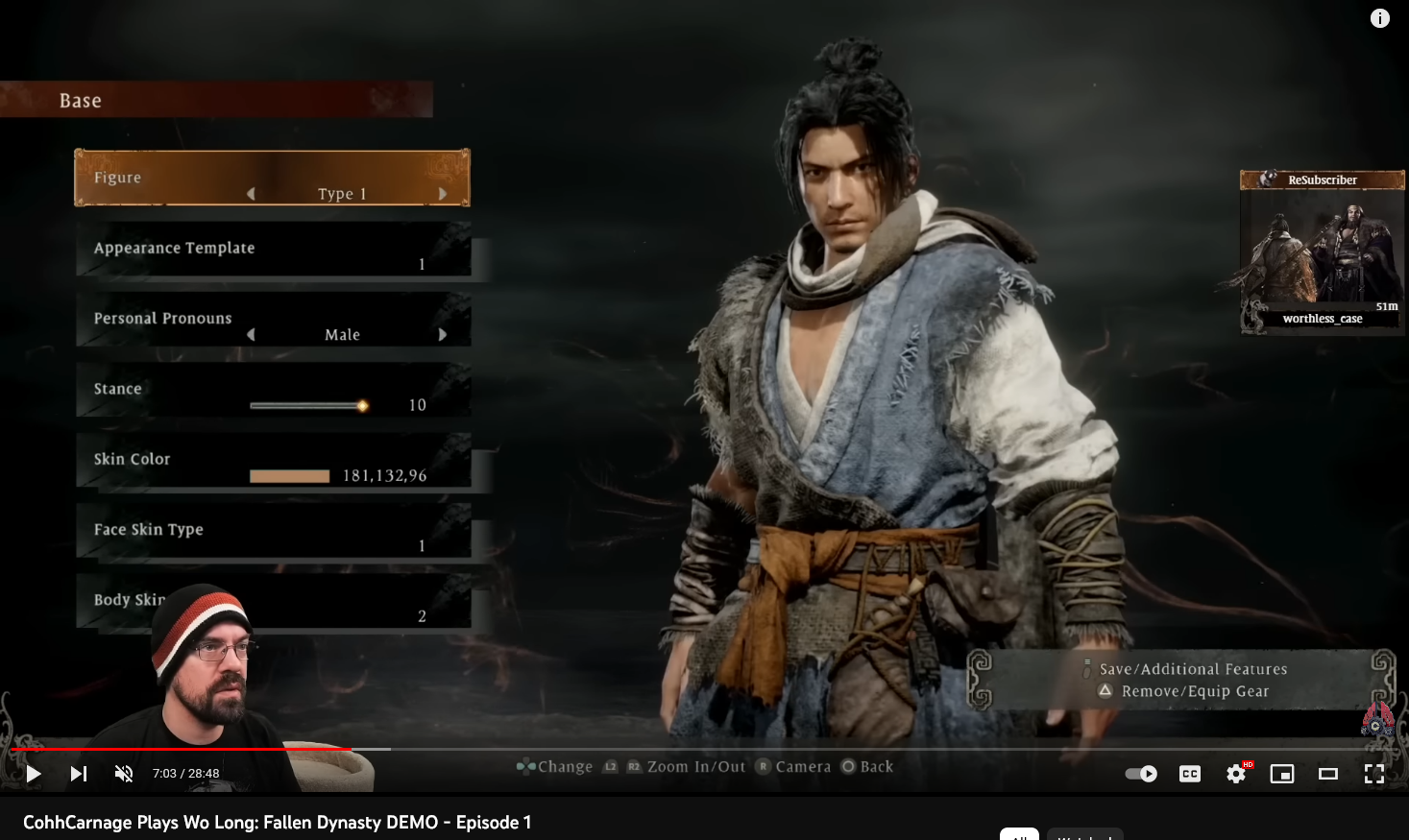Open the Skin Color swatch

289,476
